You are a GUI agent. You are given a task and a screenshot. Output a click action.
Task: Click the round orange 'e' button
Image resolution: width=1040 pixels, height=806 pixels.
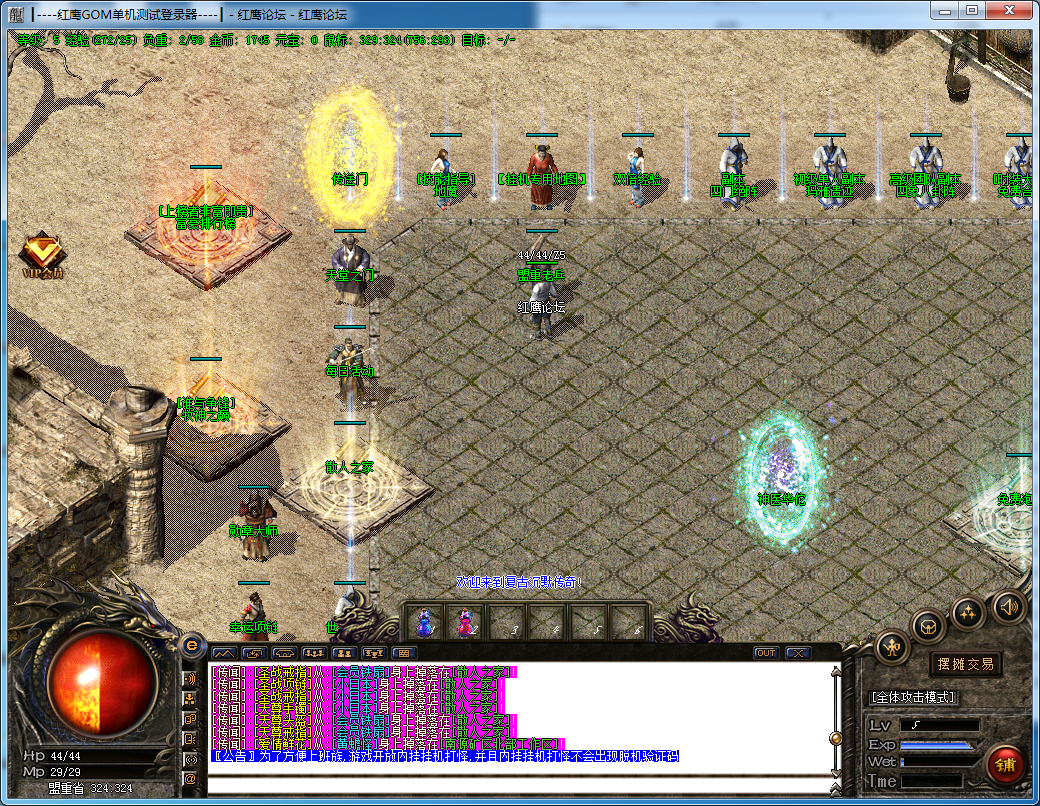191,645
